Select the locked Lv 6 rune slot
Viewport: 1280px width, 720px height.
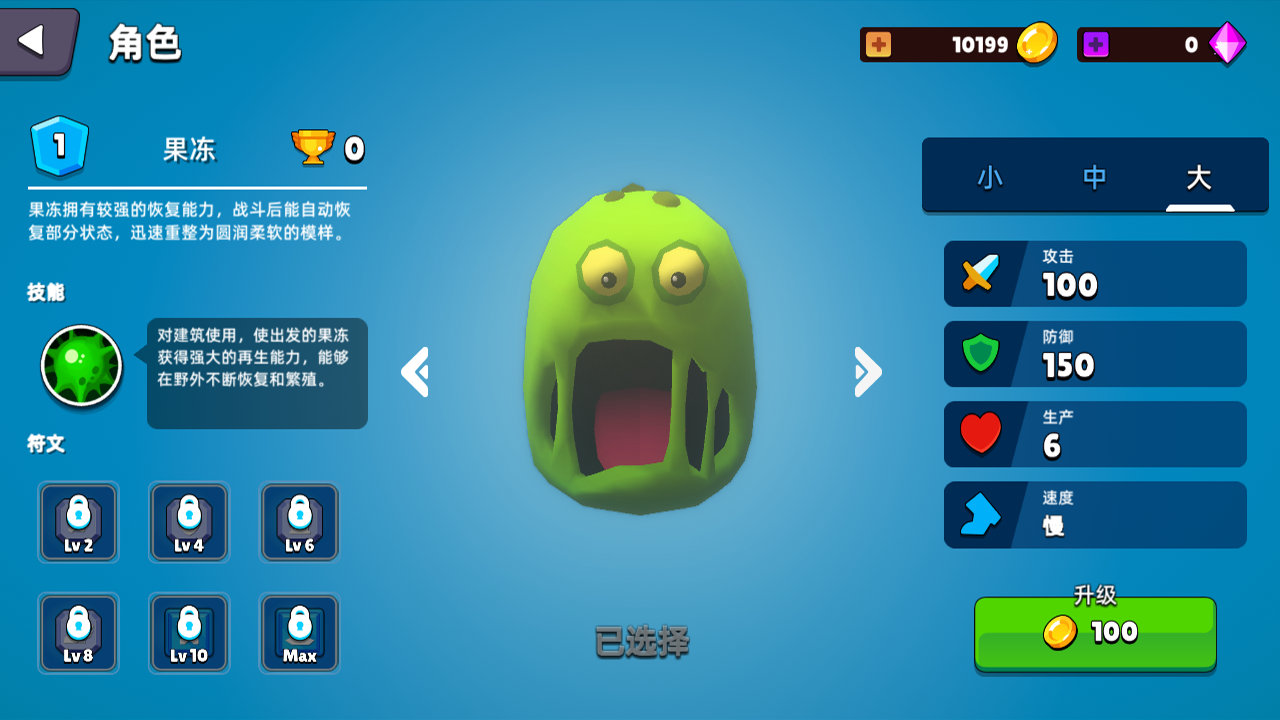(299, 522)
